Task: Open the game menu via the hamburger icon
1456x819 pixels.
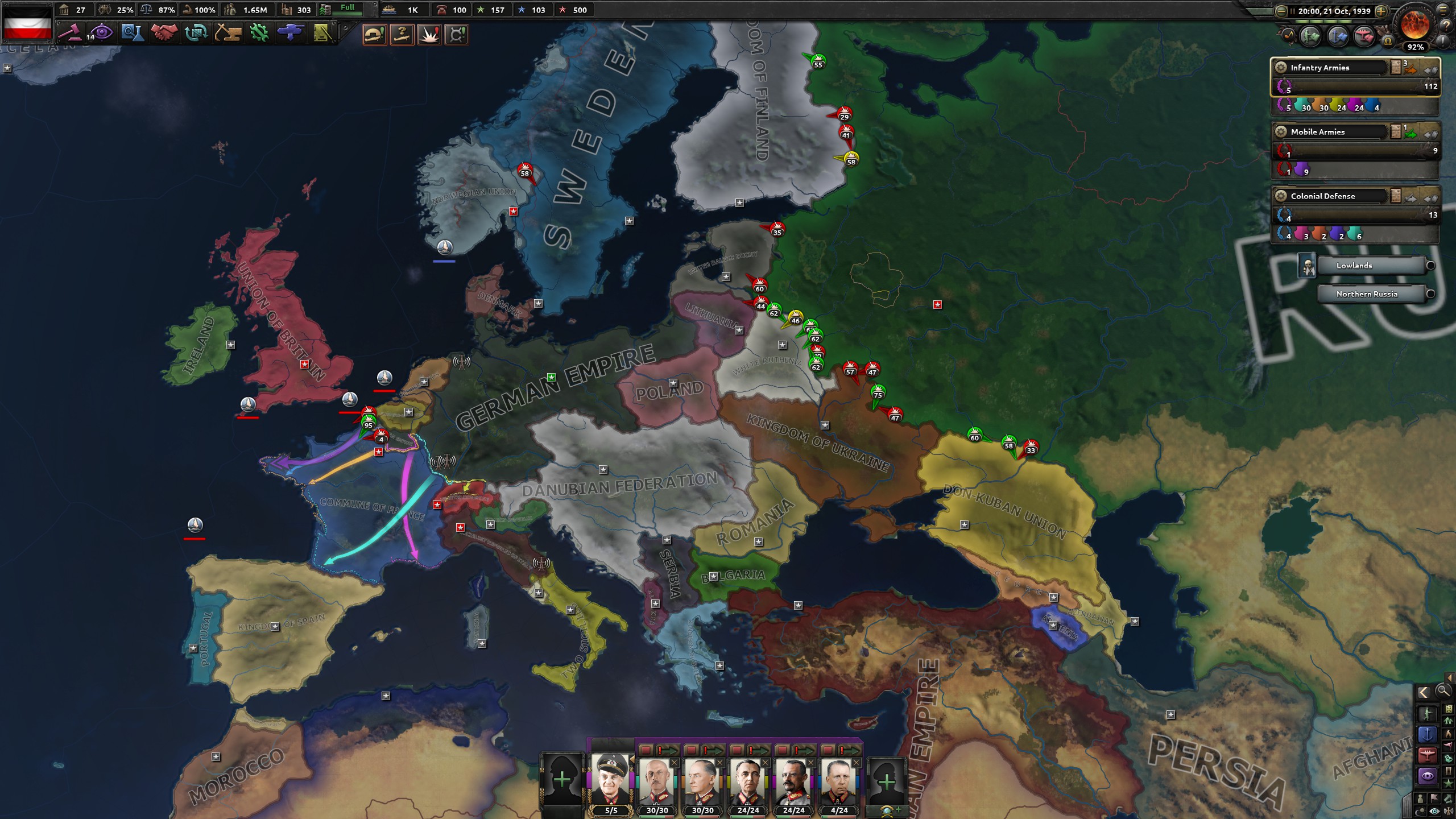Action: (x=1442, y=10)
